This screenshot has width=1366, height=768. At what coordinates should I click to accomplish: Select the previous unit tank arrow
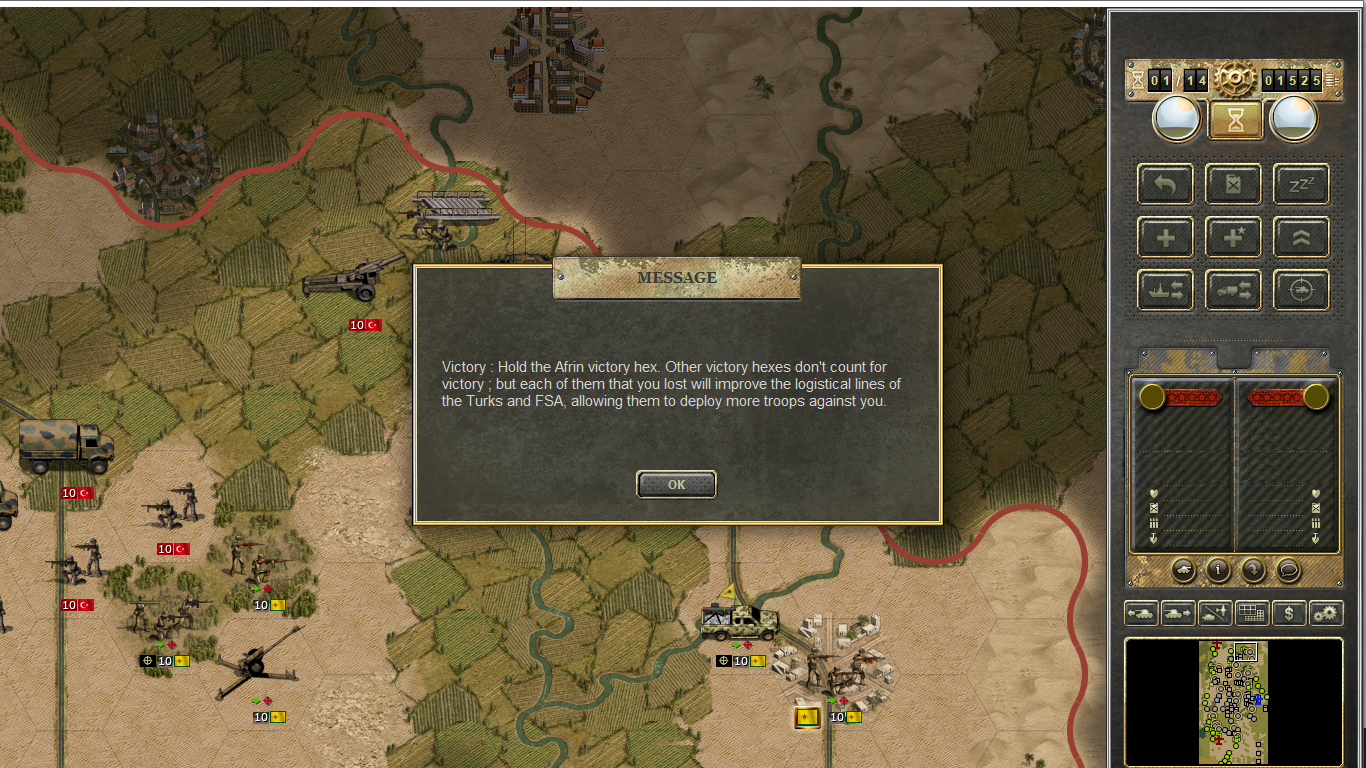pos(1141,613)
